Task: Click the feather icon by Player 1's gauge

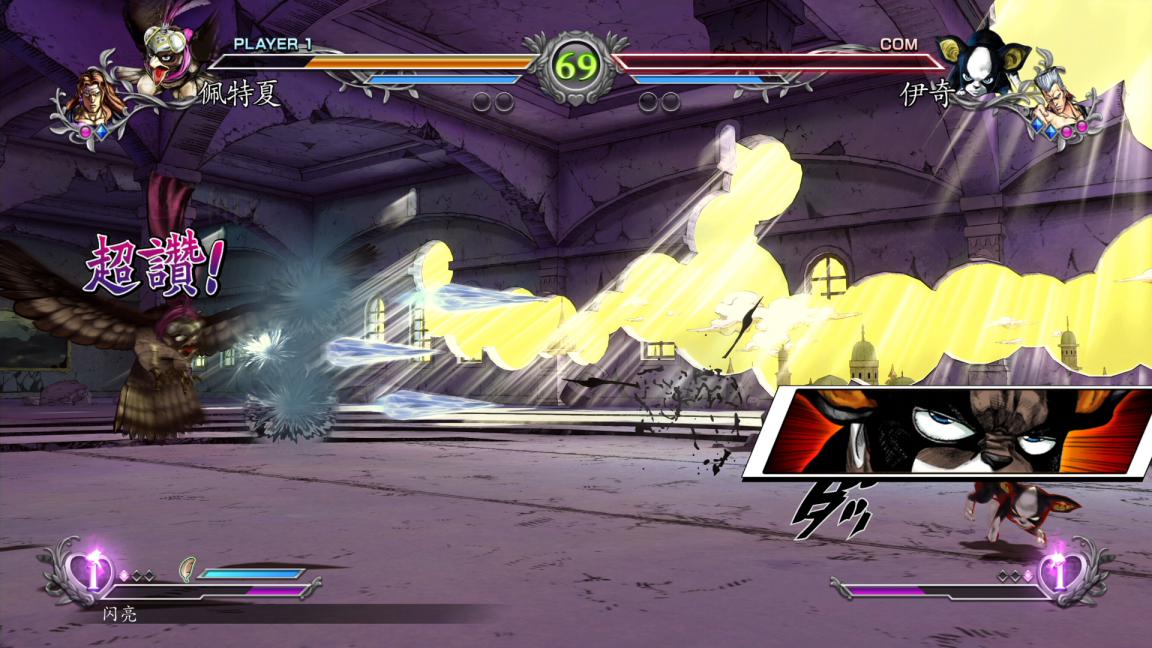Action: click(x=186, y=570)
